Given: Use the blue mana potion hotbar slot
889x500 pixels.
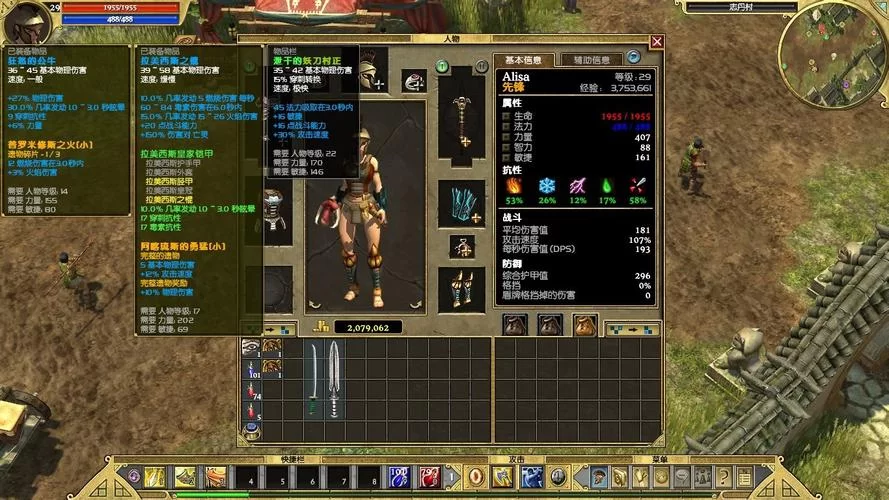Looking at the screenshot, I should click(x=398, y=478).
